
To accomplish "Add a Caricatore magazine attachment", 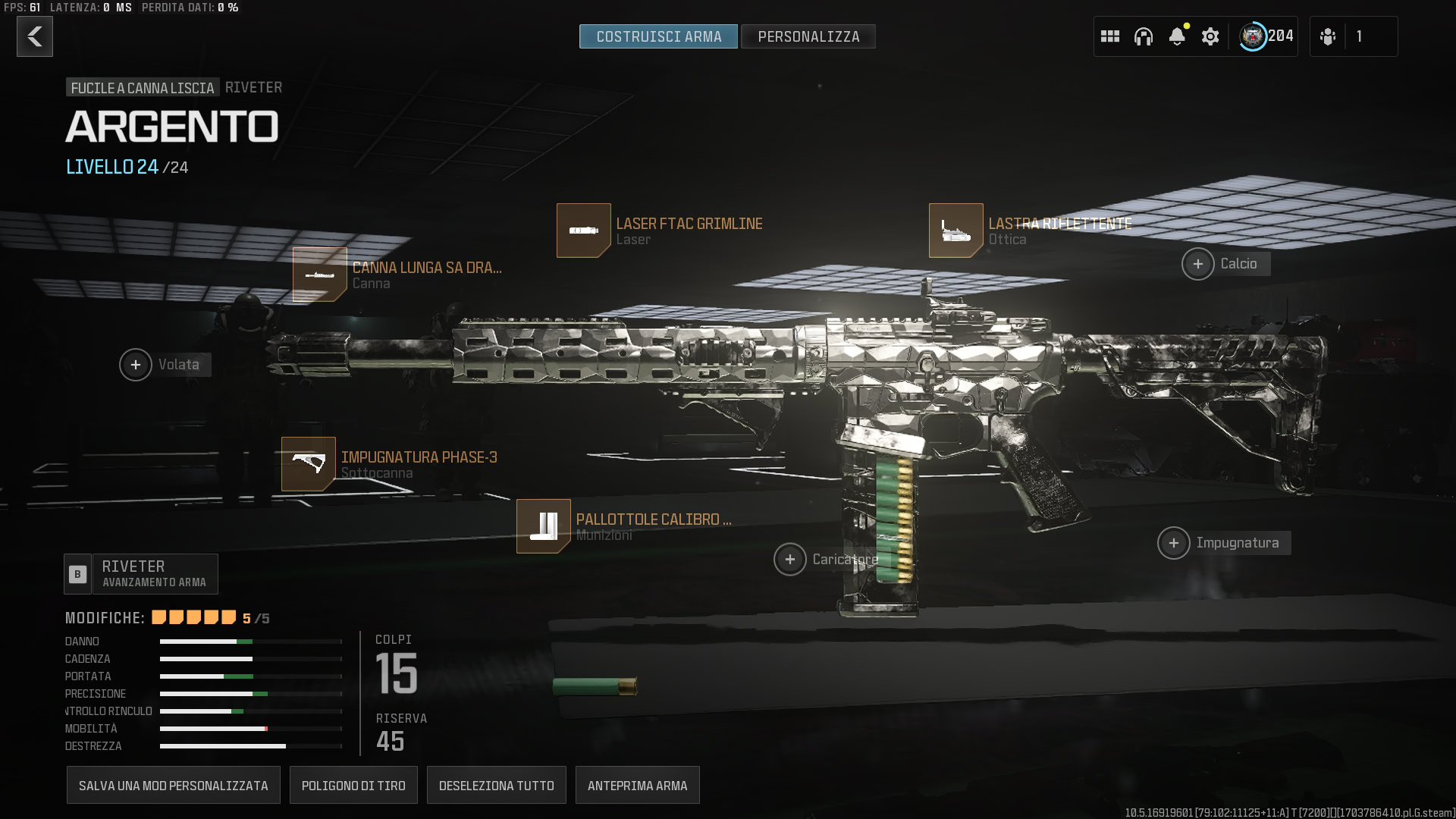I will (x=790, y=560).
